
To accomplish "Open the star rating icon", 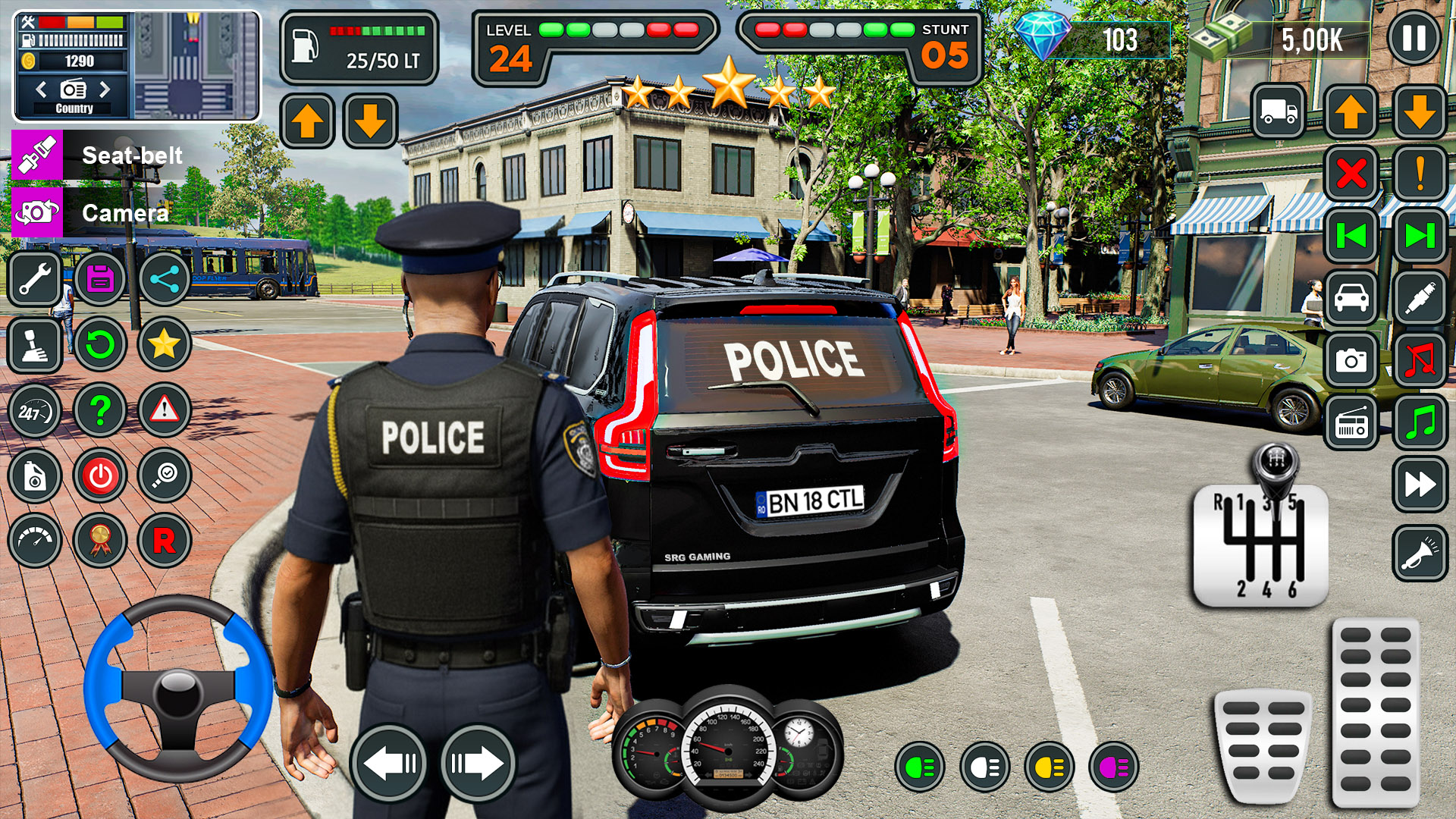I will click(x=164, y=344).
